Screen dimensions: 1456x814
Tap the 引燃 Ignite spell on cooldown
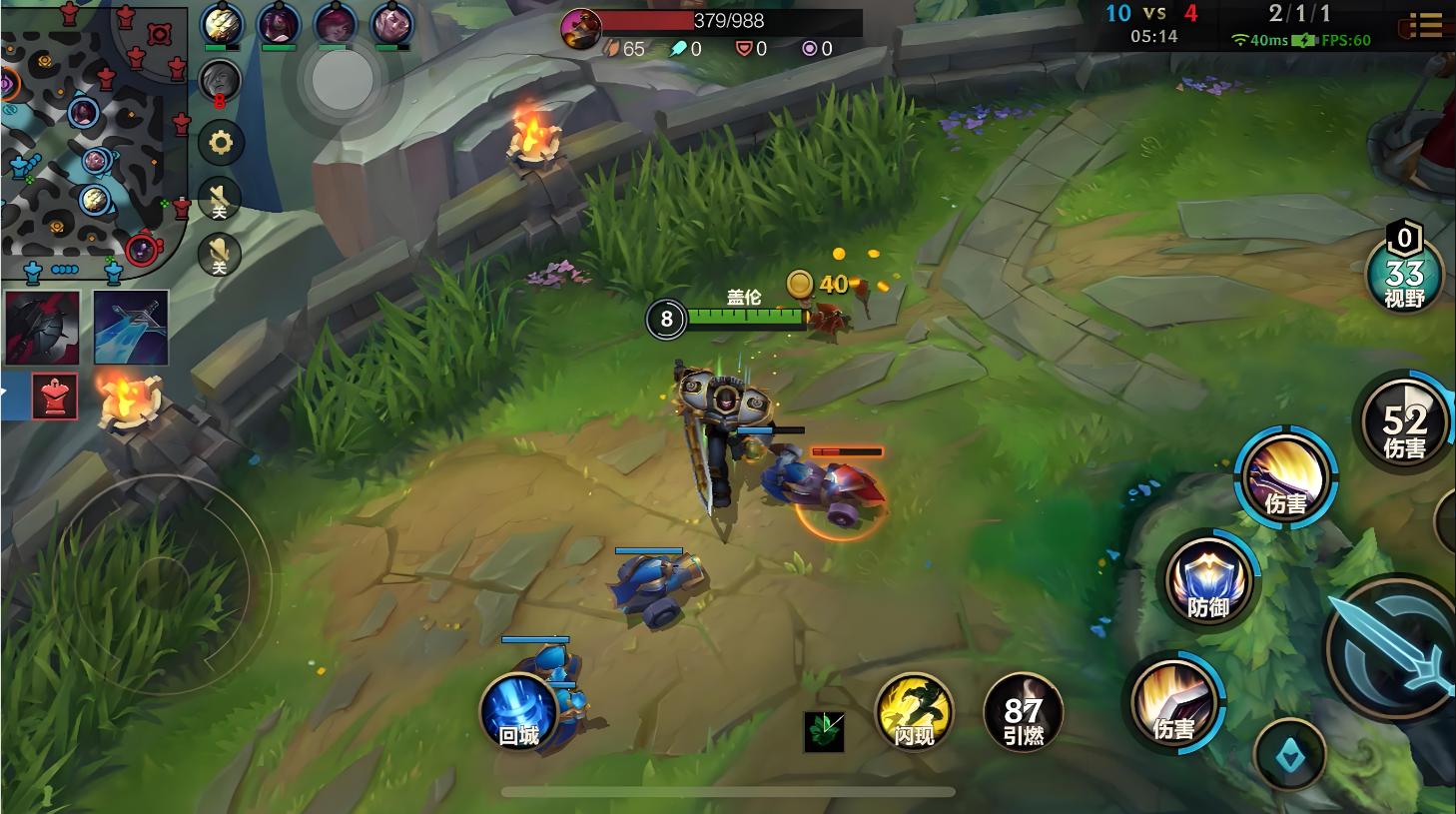[1023, 712]
